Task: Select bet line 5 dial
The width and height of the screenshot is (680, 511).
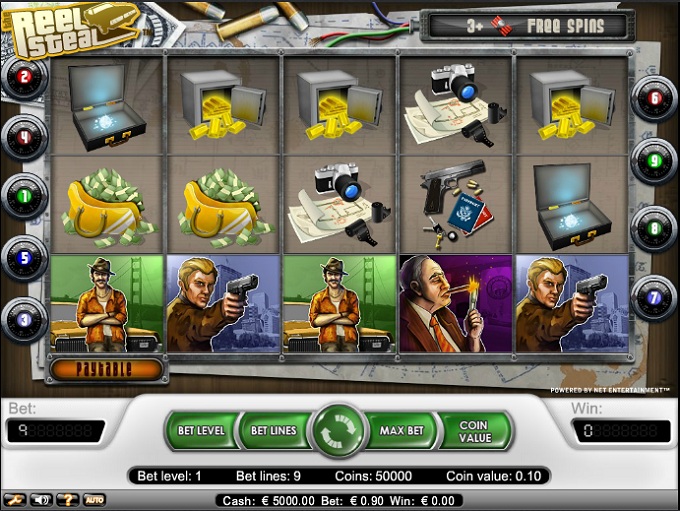Action: pyautogui.click(x=25, y=256)
